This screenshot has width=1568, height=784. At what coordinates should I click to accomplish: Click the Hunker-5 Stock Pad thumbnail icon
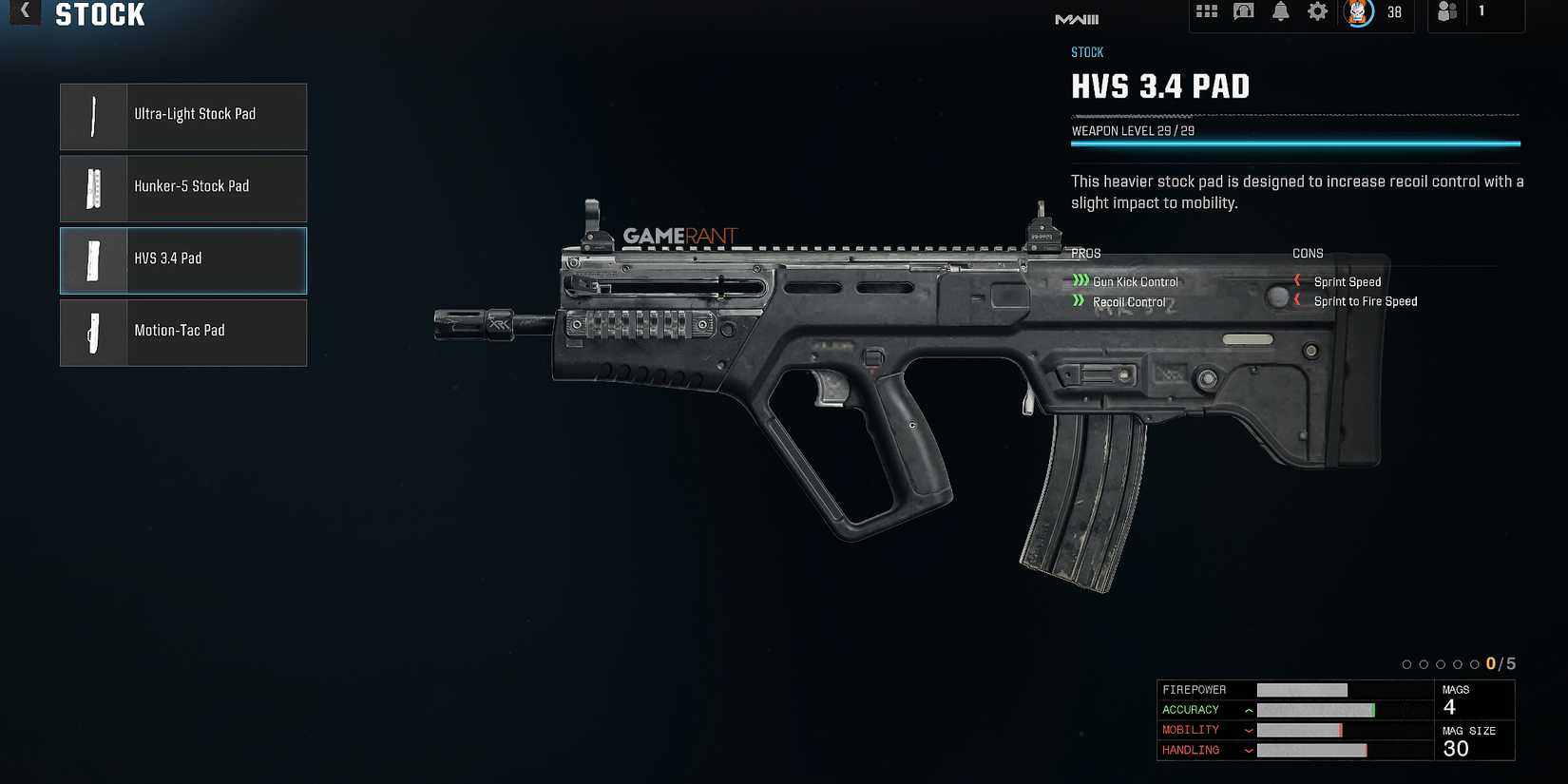[93, 188]
